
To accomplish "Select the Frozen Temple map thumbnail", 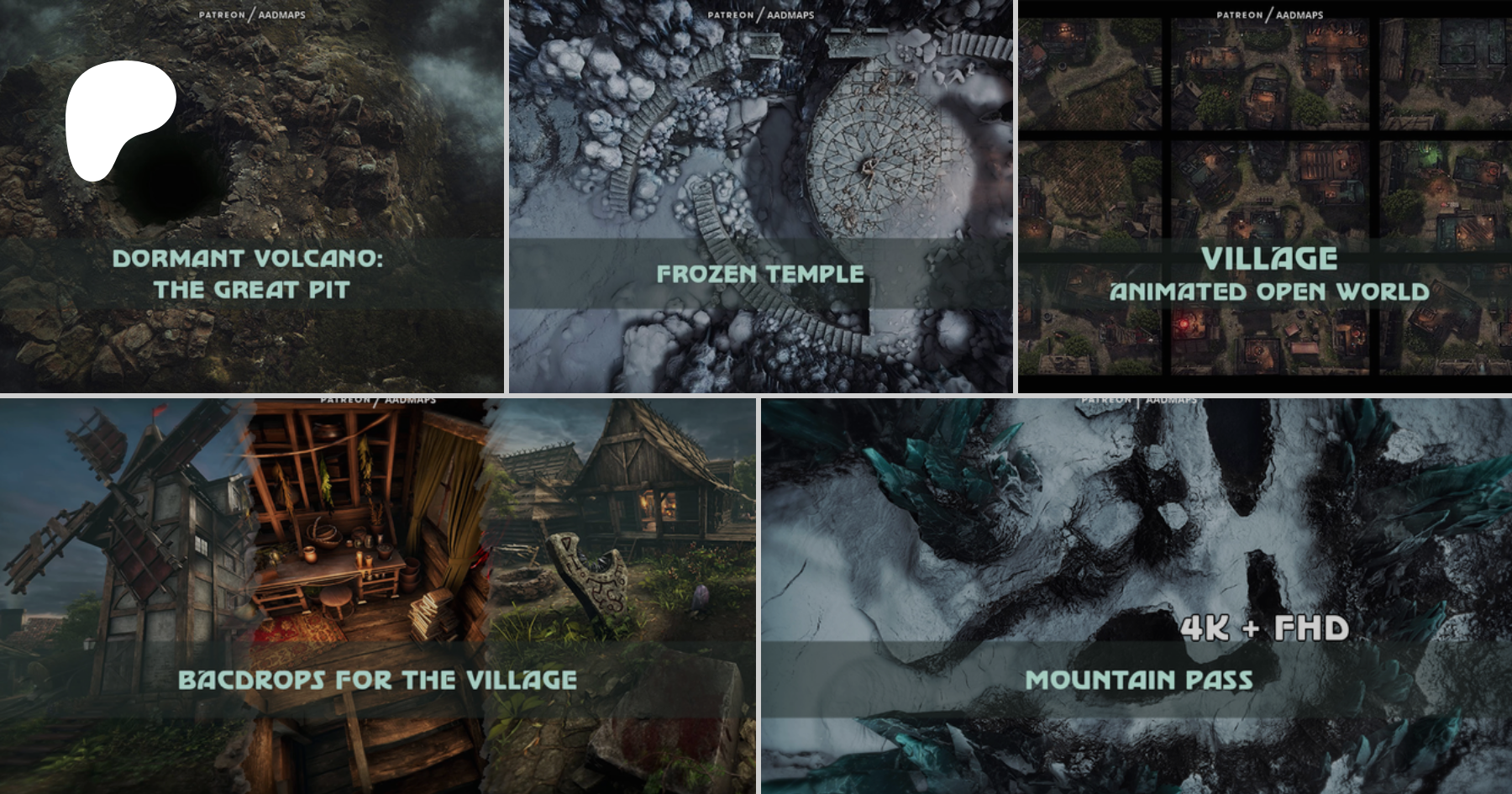I will [x=760, y=197].
